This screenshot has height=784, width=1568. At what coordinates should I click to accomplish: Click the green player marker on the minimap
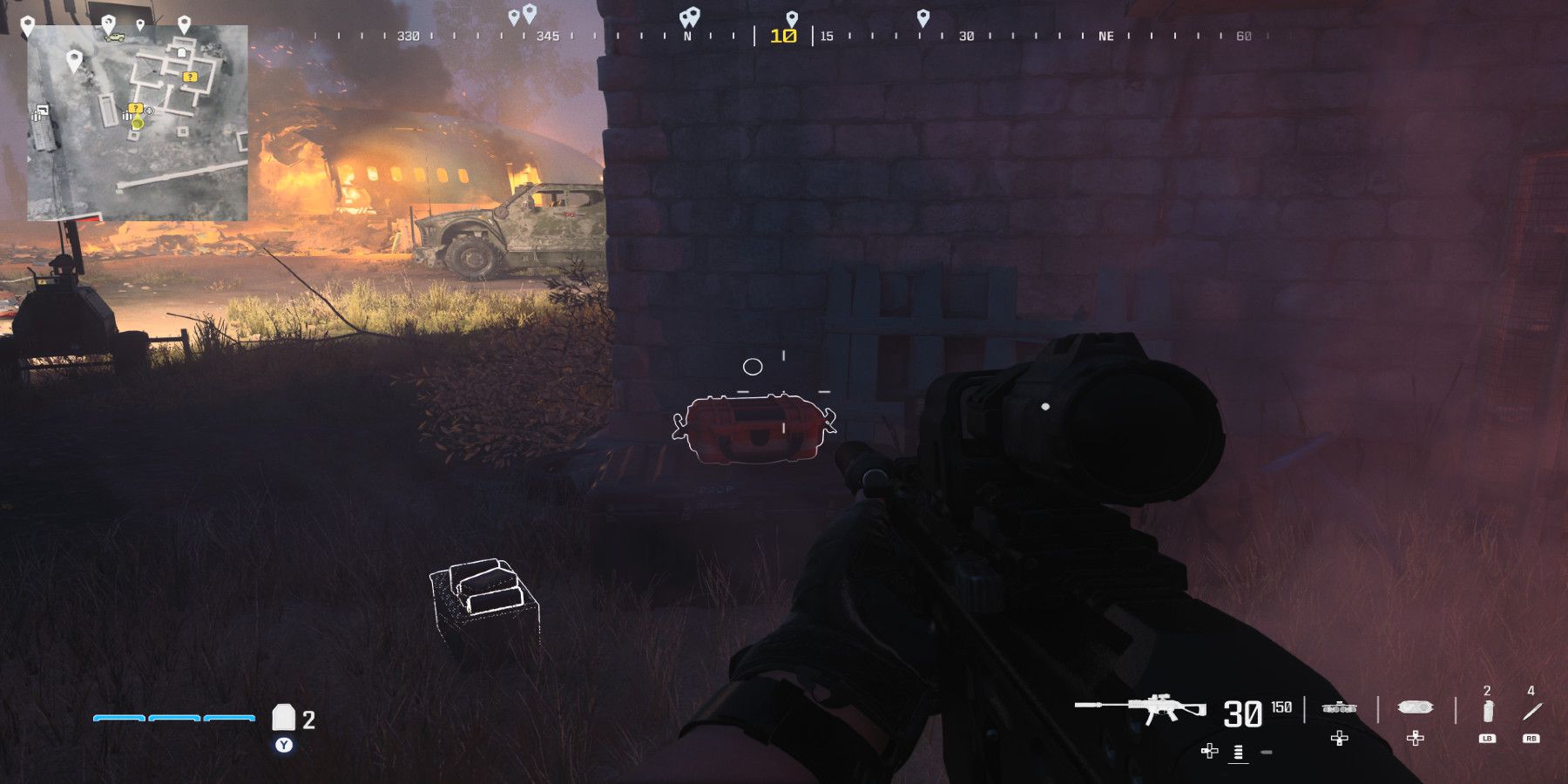click(x=136, y=125)
